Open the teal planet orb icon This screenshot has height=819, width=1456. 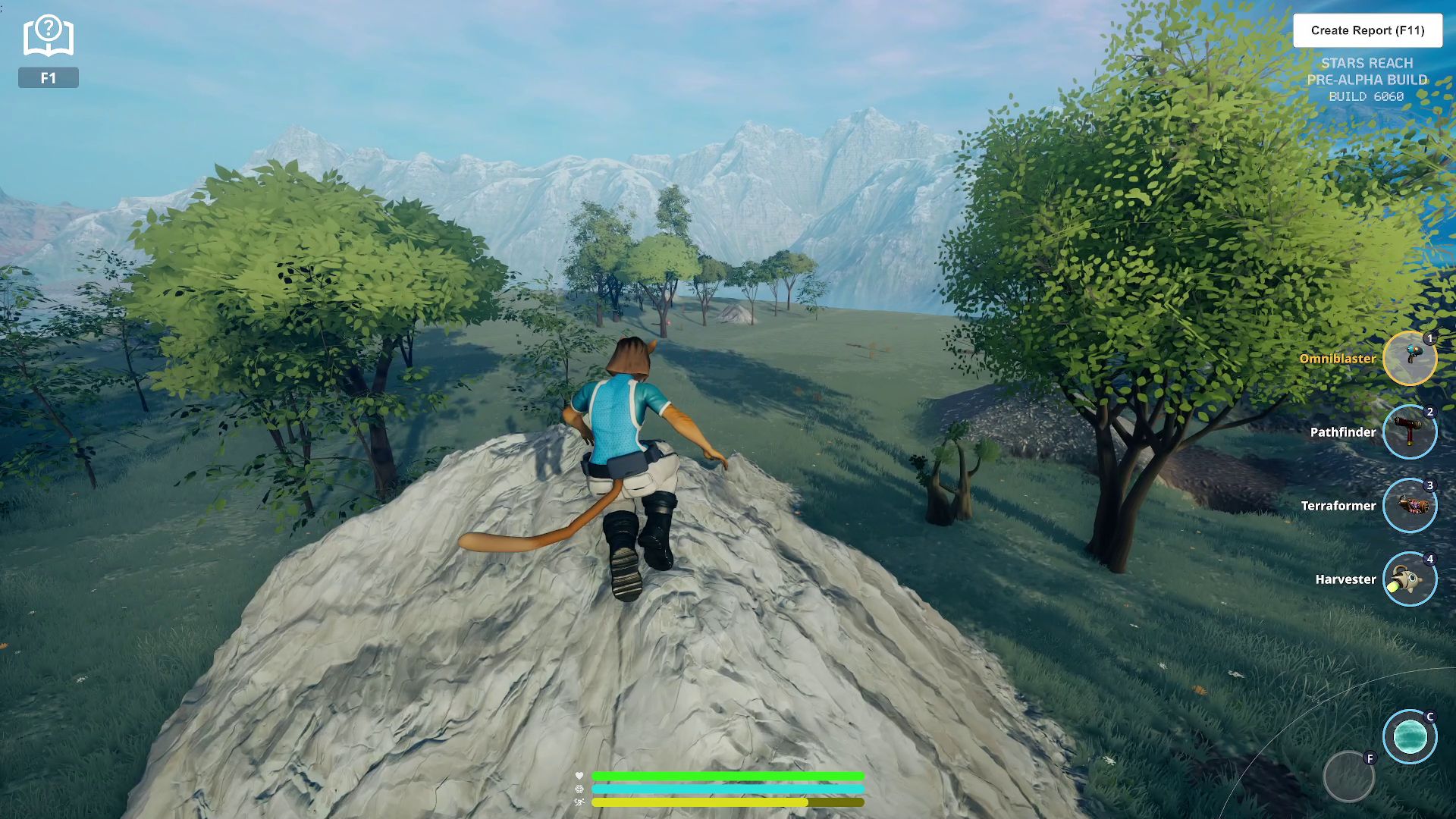click(x=1409, y=736)
